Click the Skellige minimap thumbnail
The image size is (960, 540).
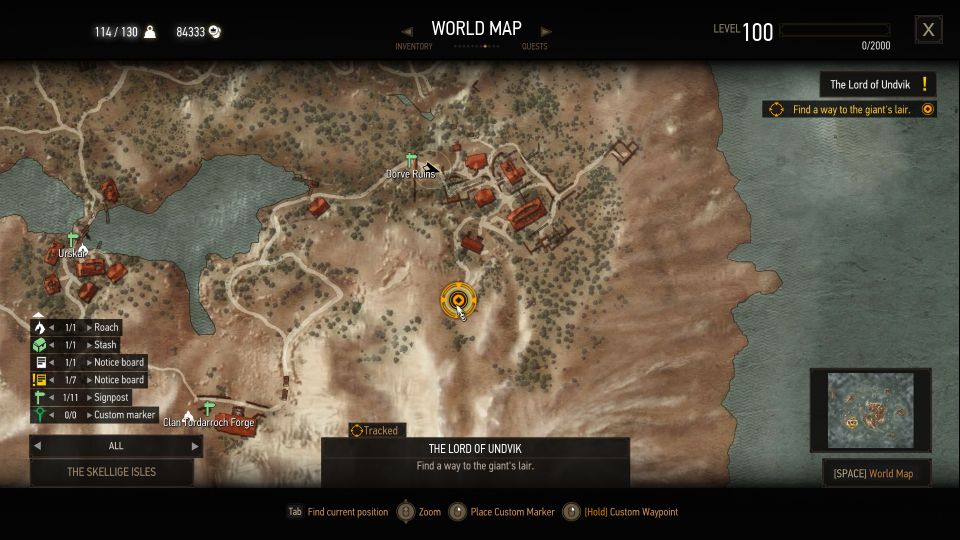pos(870,410)
